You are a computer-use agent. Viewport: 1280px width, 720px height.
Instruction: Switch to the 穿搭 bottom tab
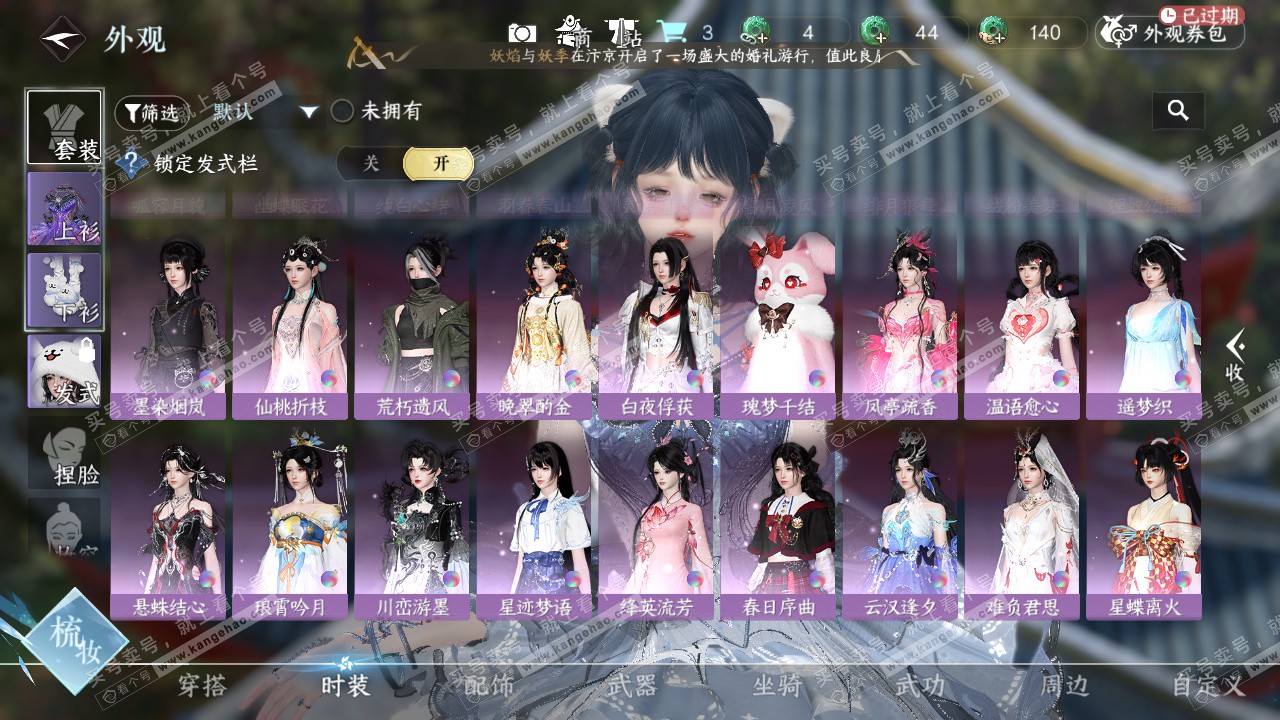pyautogui.click(x=202, y=686)
